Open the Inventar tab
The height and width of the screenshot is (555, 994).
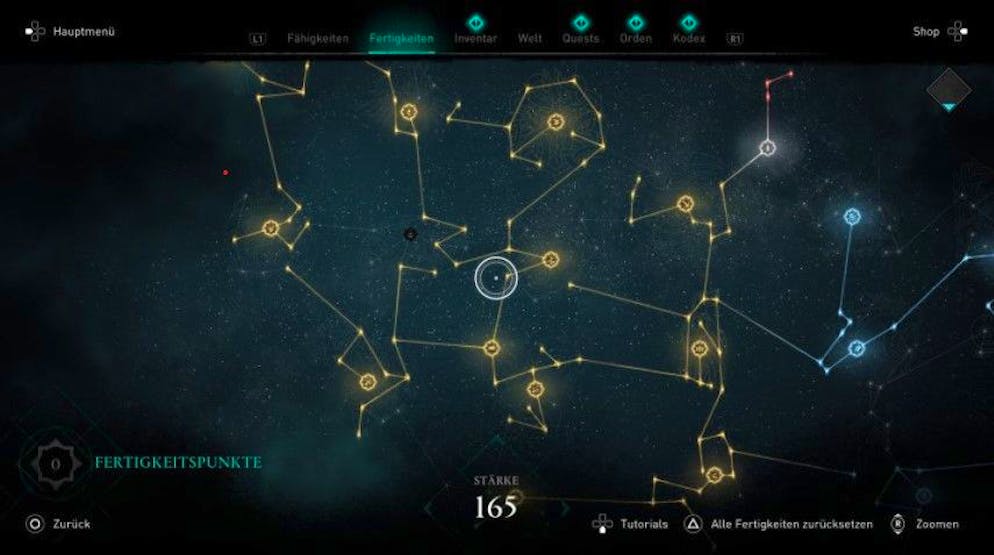[x=475, y=39]
